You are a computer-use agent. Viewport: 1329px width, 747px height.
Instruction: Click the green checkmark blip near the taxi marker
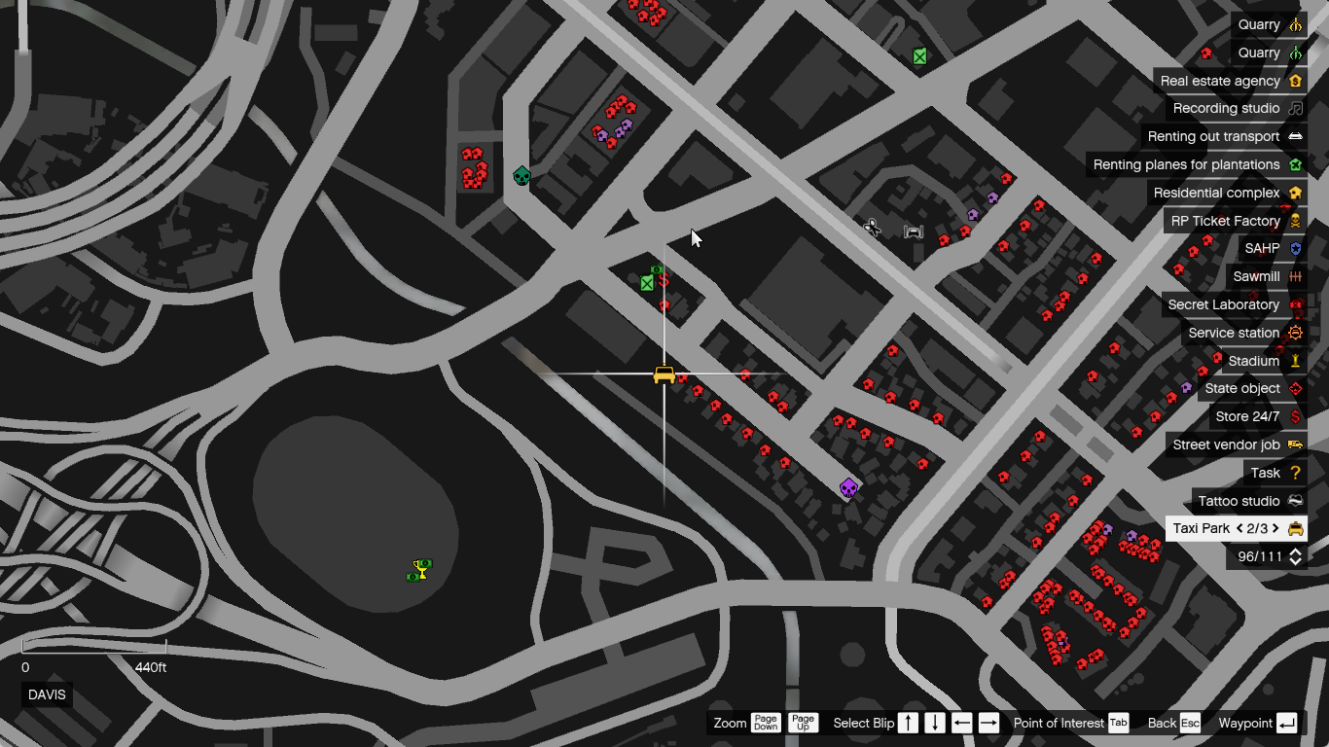coord(647,282)
